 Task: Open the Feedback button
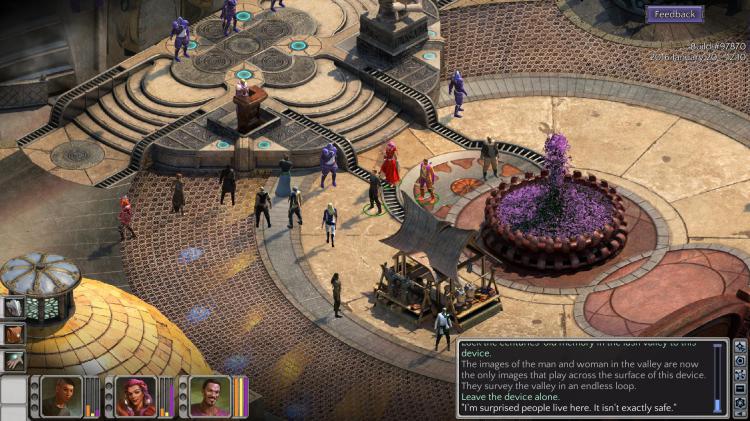pyautogui.click(x=675, y=14)
